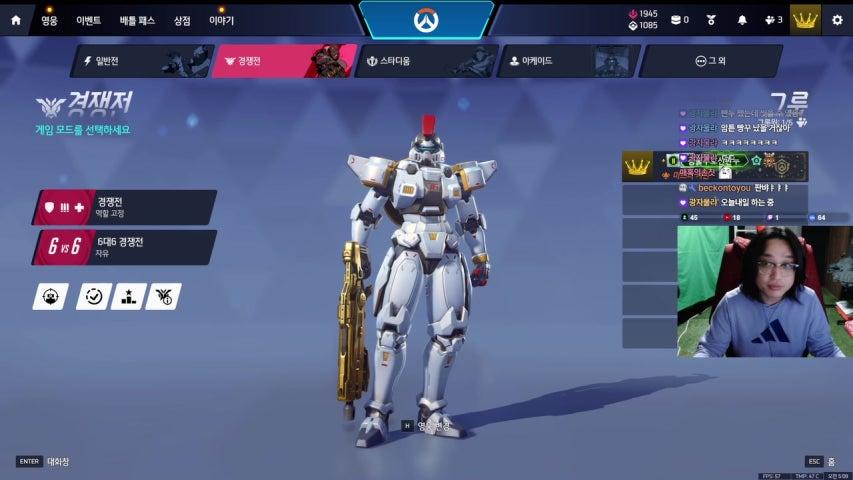The width and height of the screenshot is (853, 480).
Task: Switch to the 스타디움 stadium tab
Action: pyautogui.click(x=427, y=61)
